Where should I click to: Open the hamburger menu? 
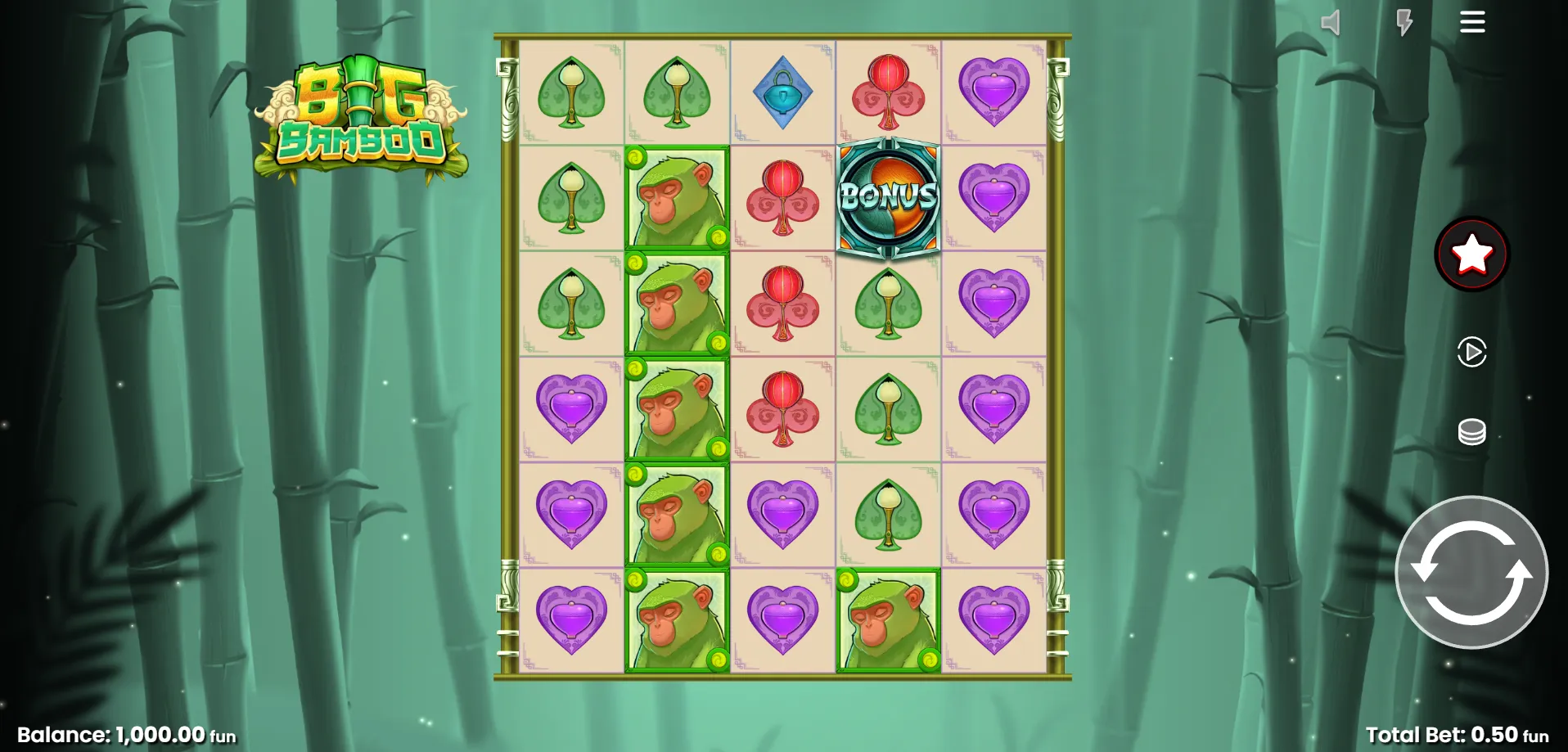(x=1471, y=23)
